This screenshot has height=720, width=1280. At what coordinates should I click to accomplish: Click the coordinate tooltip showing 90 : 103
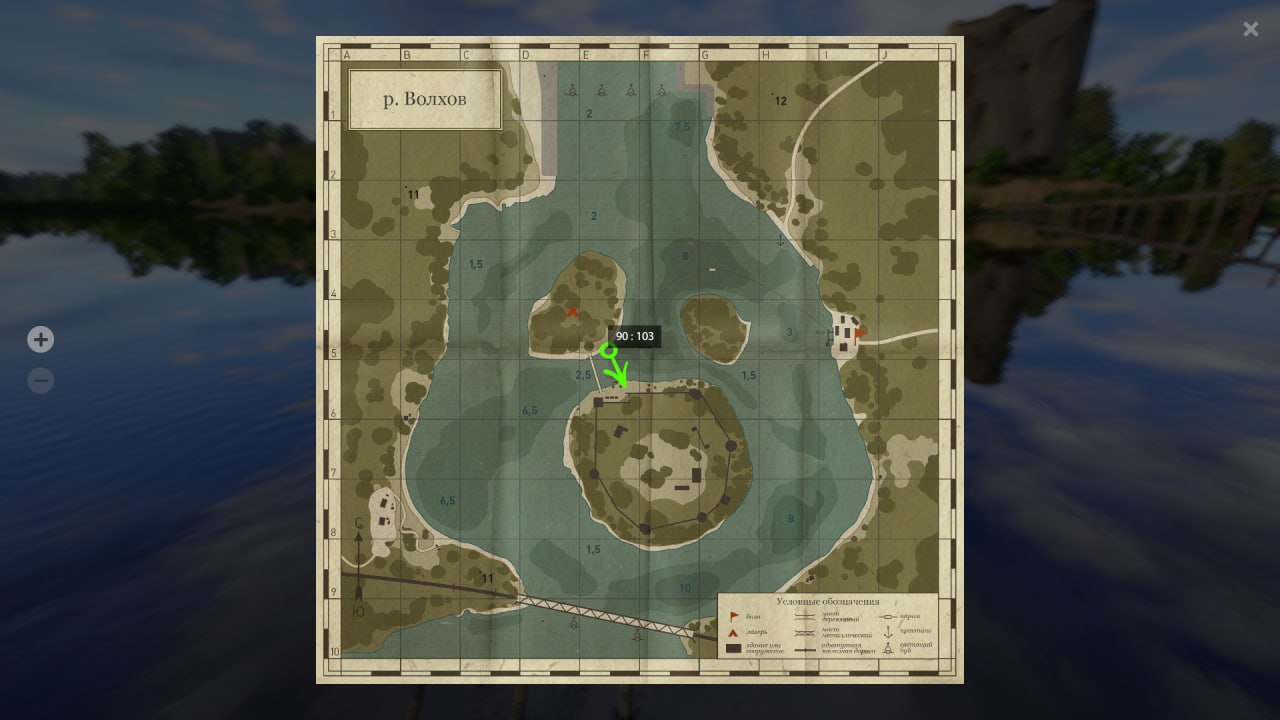click(636, 337)
